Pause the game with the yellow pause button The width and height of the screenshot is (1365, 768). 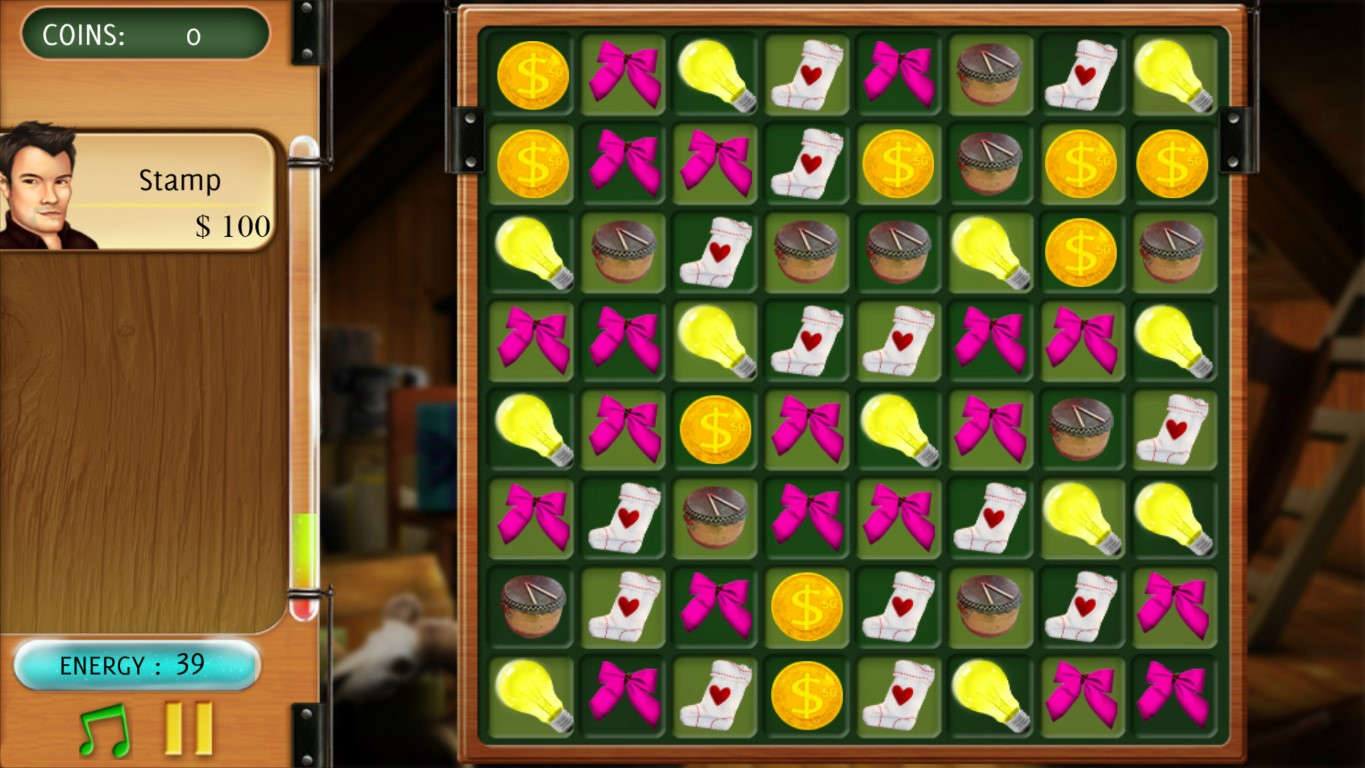pos(189,728)
